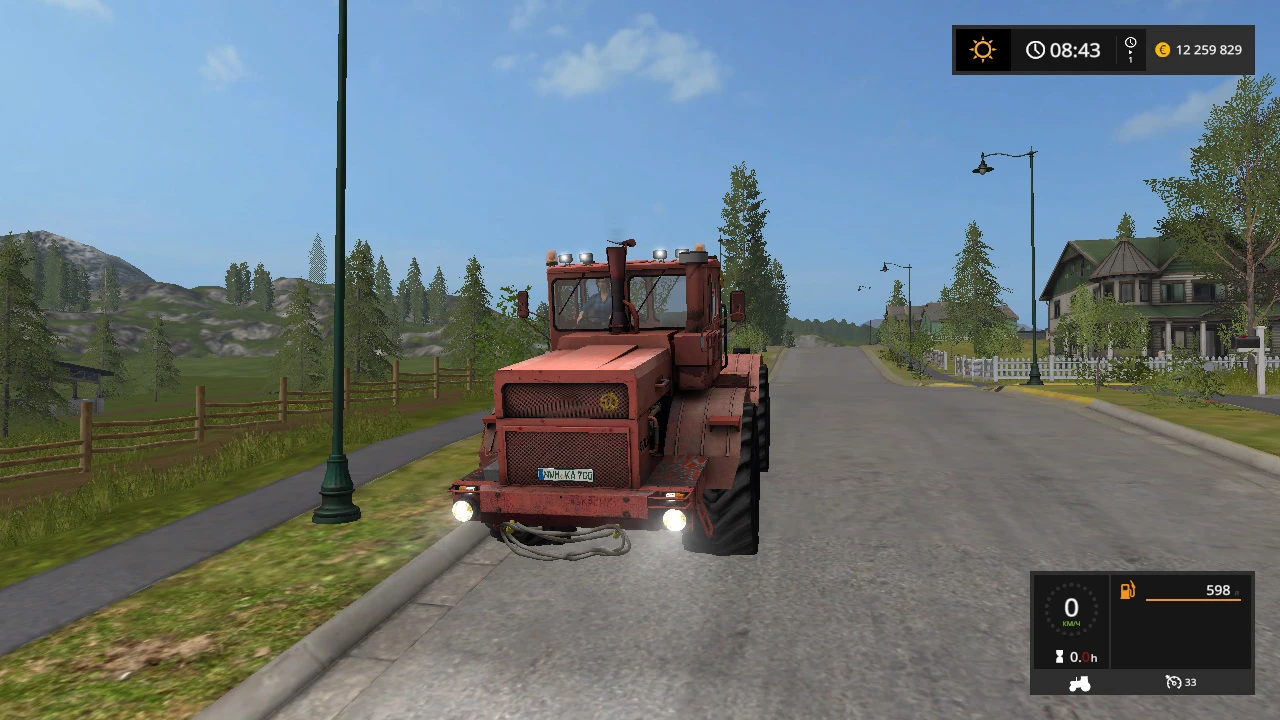1280x720 pixels.
Task: Select the tractor icon in the vehicle HUD
Action: (1078, 682)
